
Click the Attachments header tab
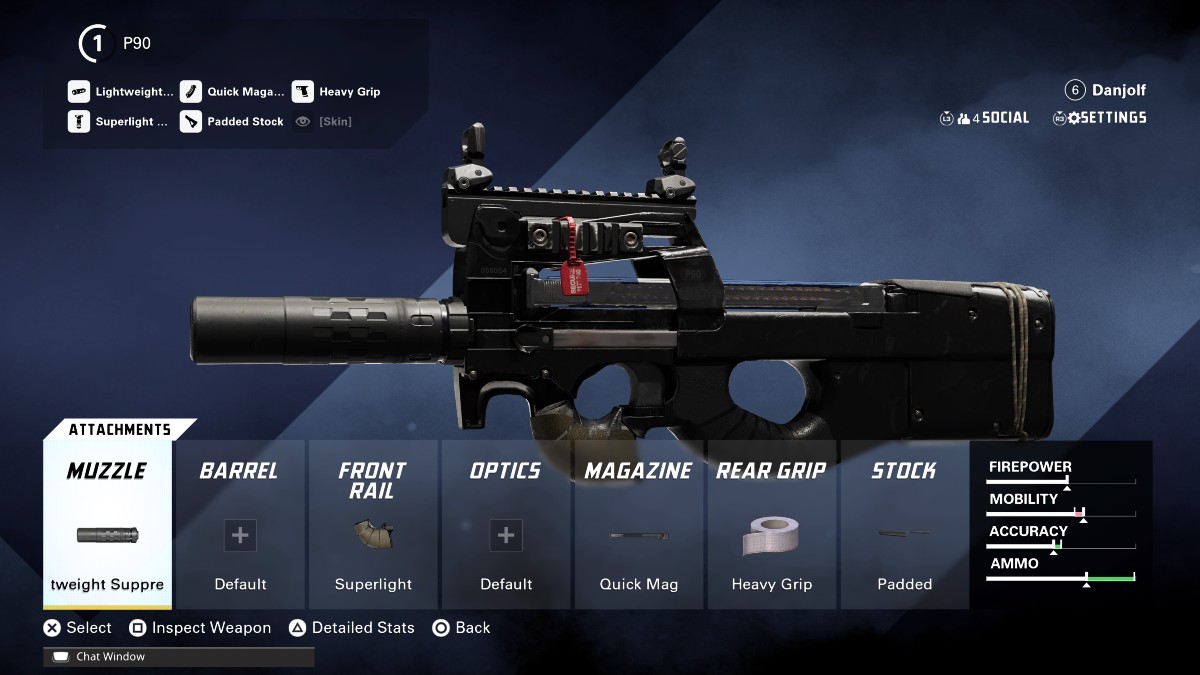tap(119, 430)
